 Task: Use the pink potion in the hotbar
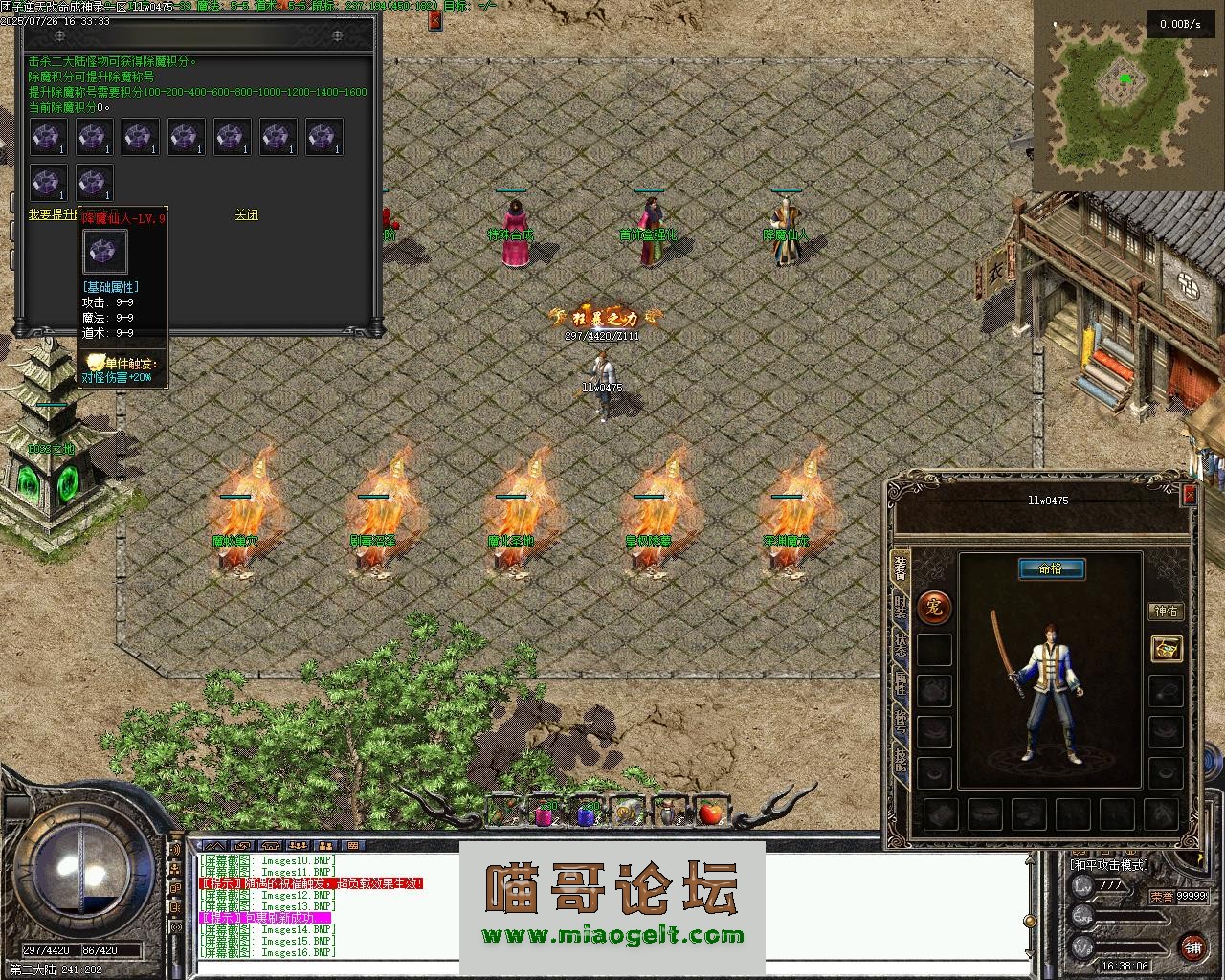(544, 814)
